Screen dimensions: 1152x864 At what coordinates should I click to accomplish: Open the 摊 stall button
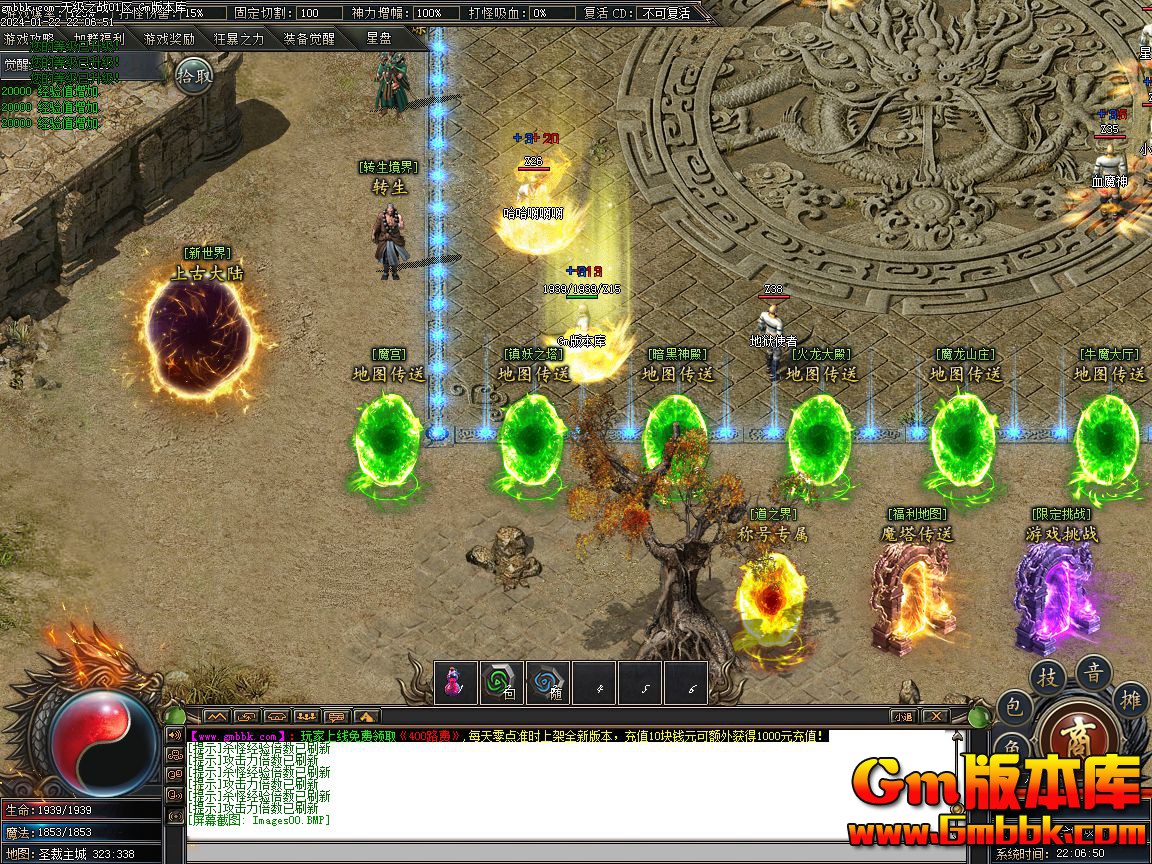pos(1130,699)
